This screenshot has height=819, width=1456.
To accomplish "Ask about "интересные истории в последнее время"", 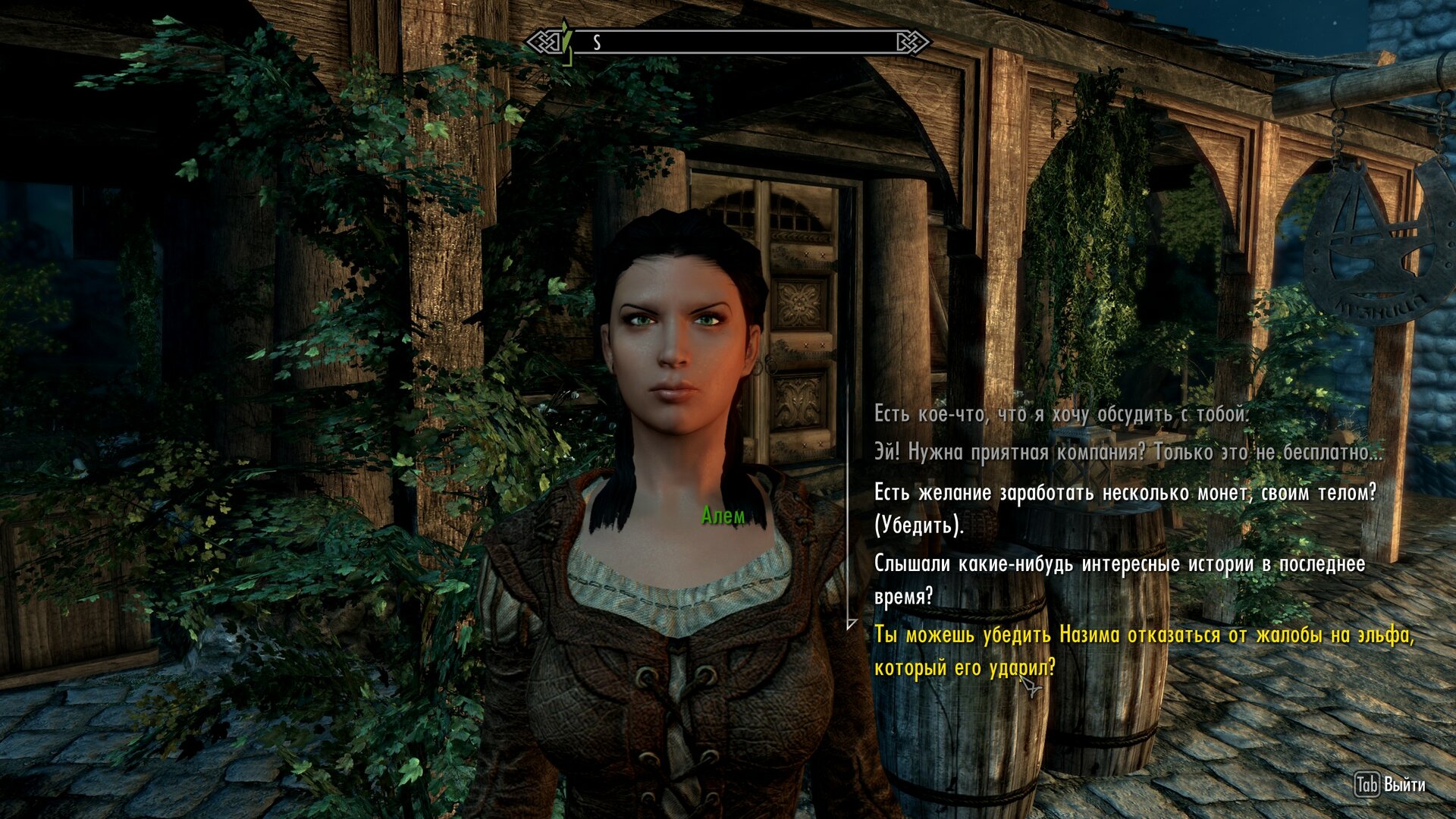I will (x=1119, y=579).
